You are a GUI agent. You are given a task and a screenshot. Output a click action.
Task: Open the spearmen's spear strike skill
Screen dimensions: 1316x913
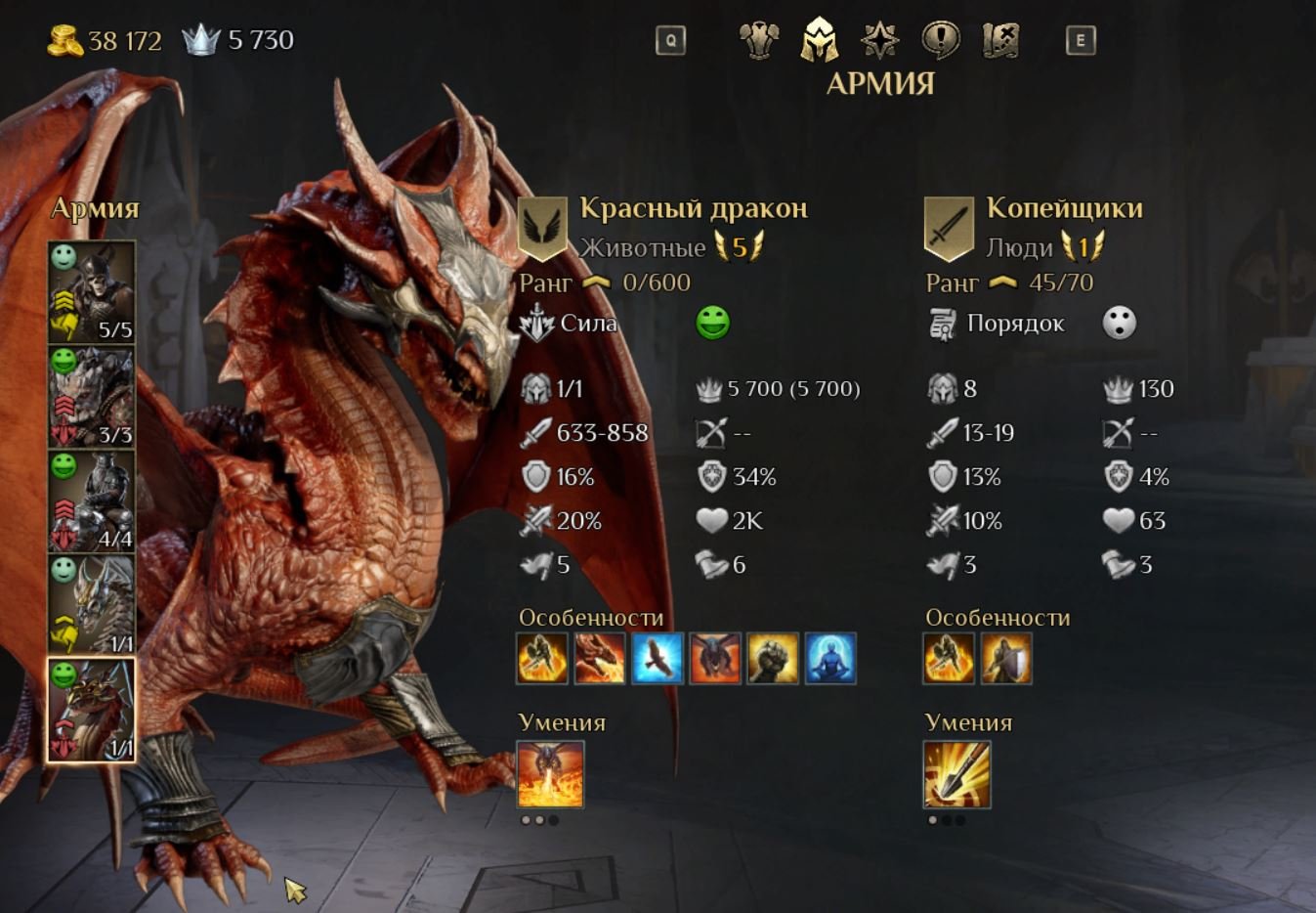tap(957, 774)
